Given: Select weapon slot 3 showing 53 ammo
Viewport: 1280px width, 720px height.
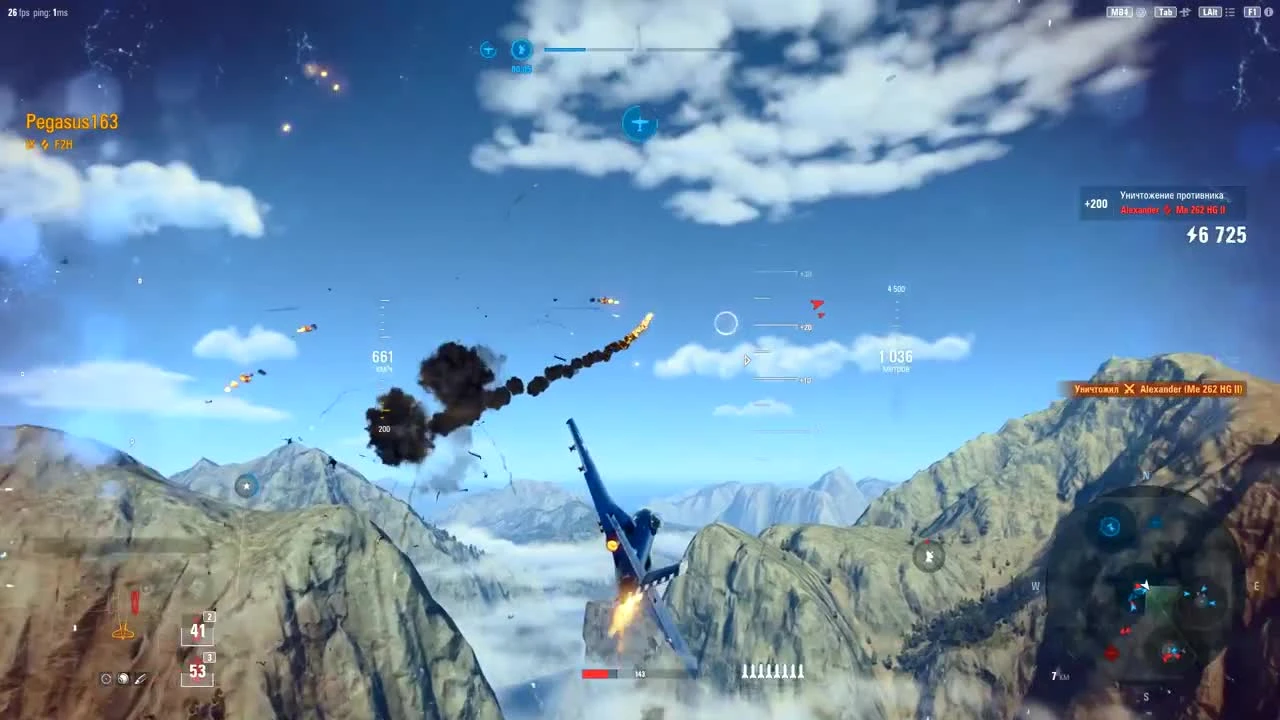Looking at the screenshot, I should tap(197, 671).
